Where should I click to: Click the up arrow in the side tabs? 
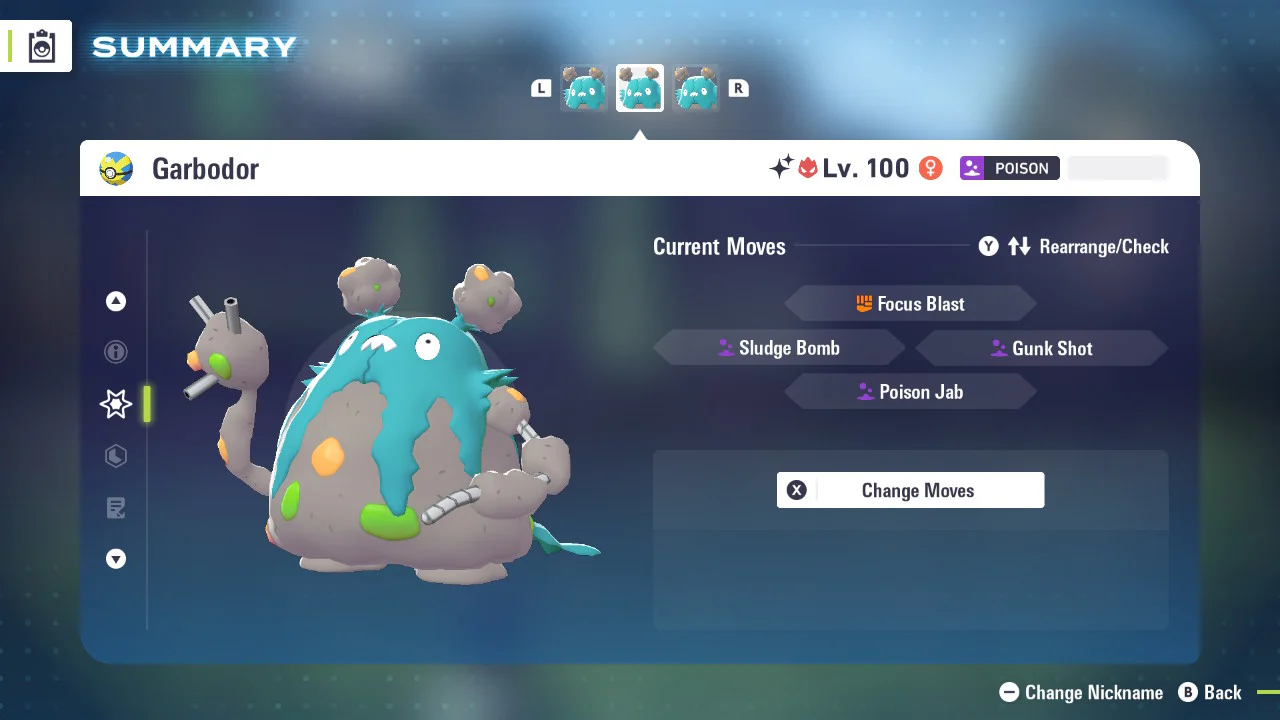pyautogui.click(x=116, y=301)
